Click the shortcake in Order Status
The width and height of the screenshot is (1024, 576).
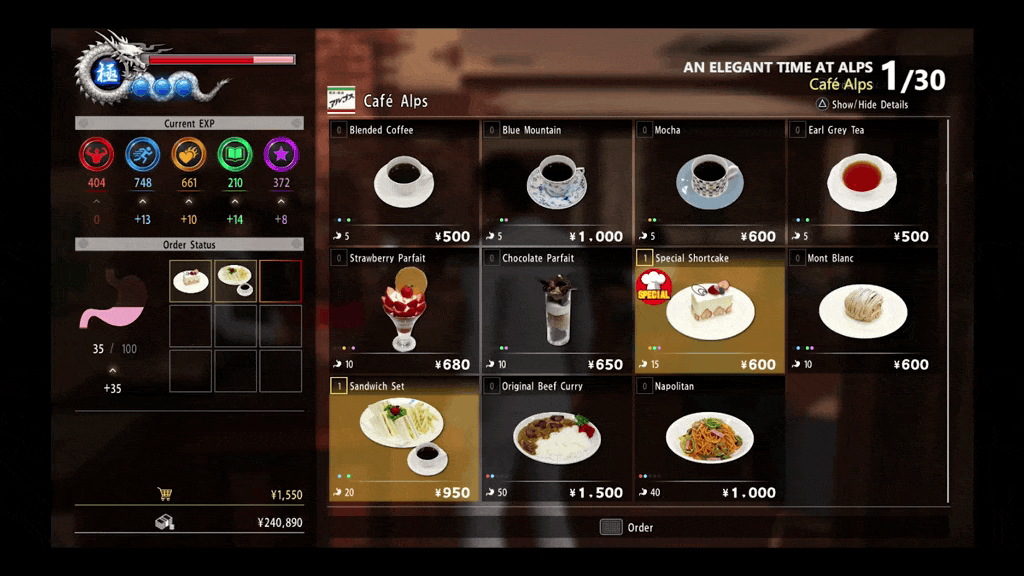click(x=190, y=281)
